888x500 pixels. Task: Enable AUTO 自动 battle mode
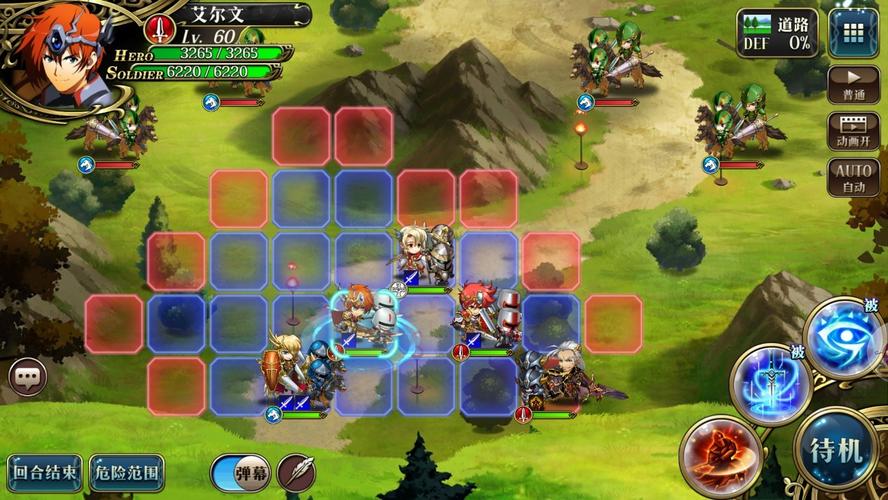coord(853,178)
